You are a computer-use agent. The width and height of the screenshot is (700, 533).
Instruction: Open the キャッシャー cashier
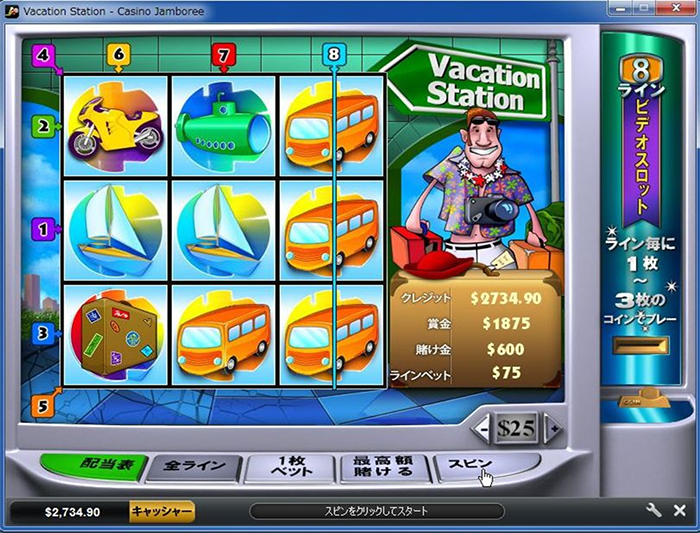coord(161,511)
